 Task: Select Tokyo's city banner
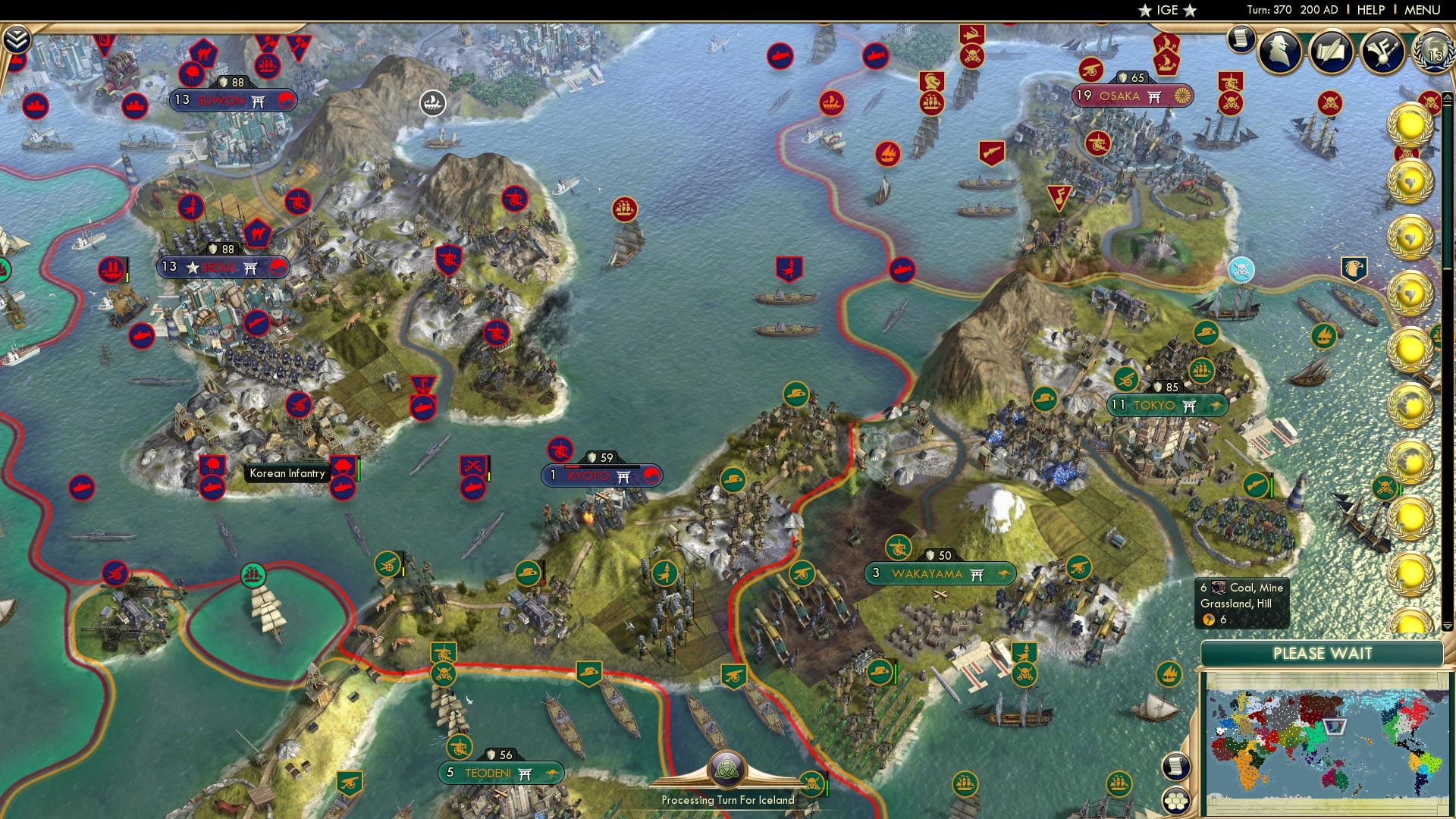tap(1169, 405)
